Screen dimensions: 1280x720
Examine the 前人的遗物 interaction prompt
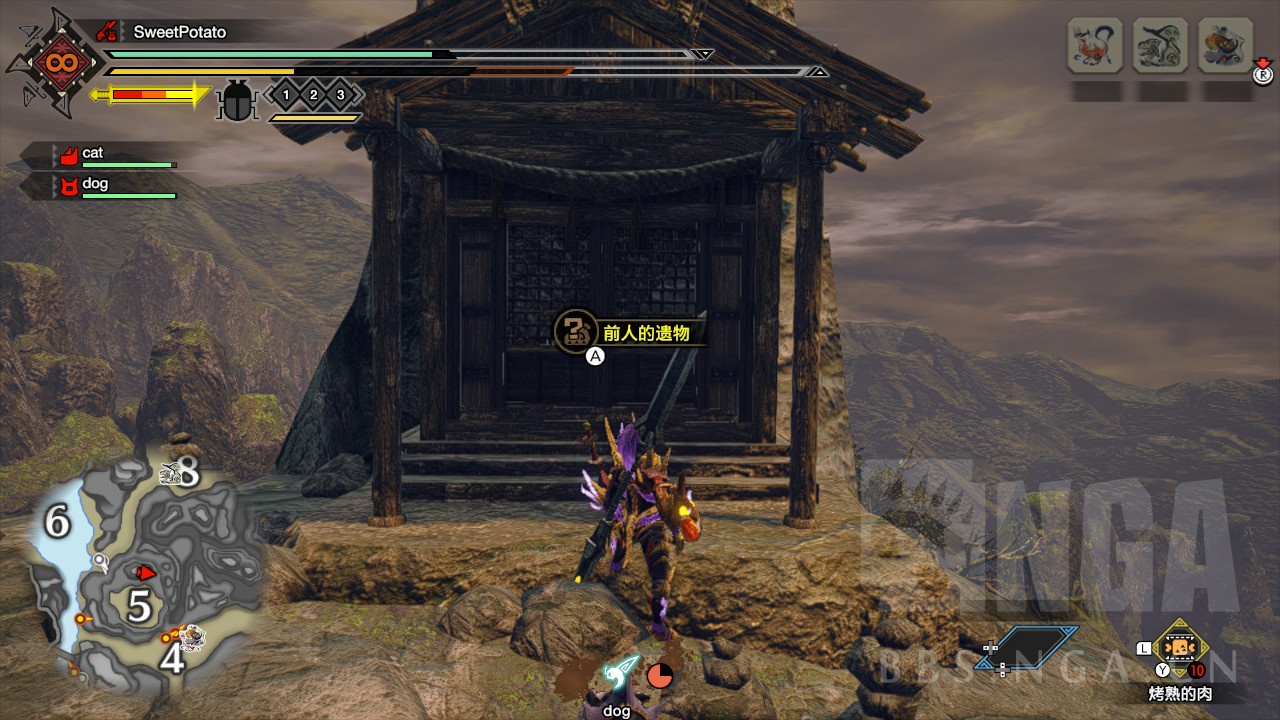(630, 333)
